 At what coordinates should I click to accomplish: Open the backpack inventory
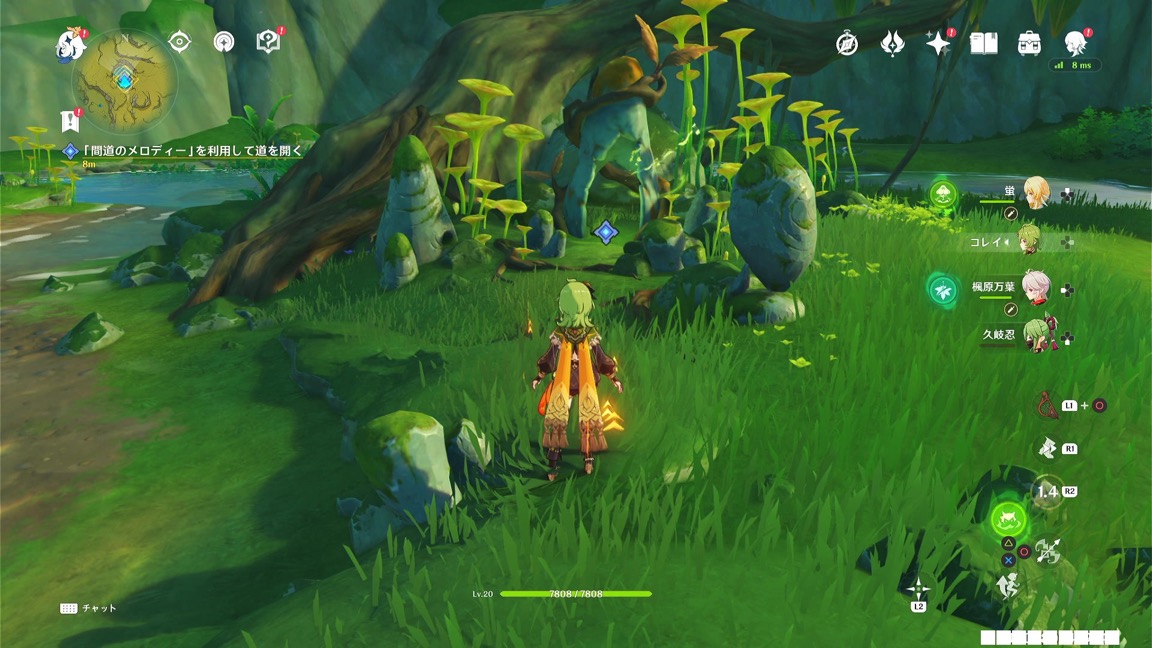(1029, 43)
